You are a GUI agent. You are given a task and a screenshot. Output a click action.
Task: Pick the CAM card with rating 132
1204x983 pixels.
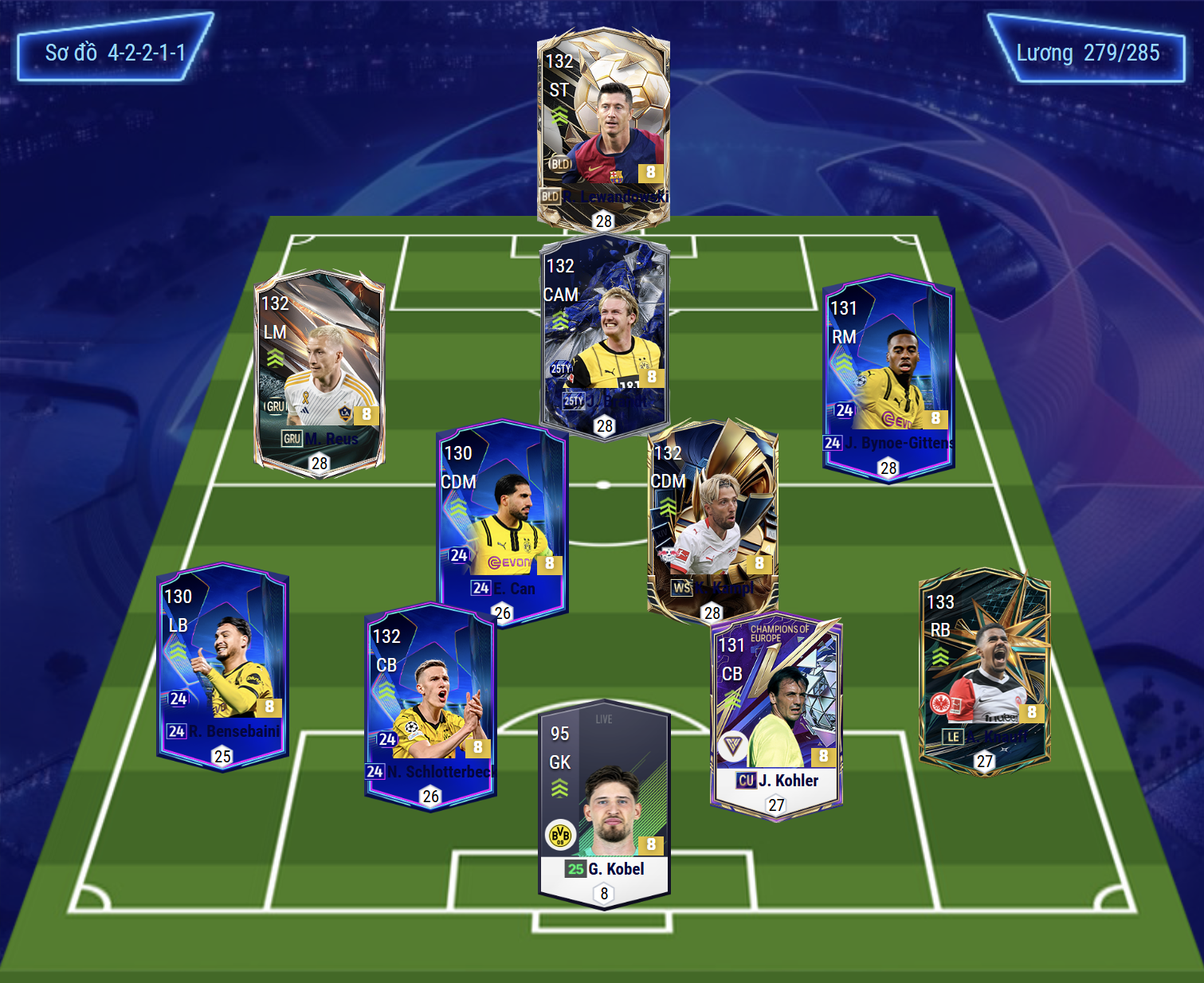click(x=604, y=335)
